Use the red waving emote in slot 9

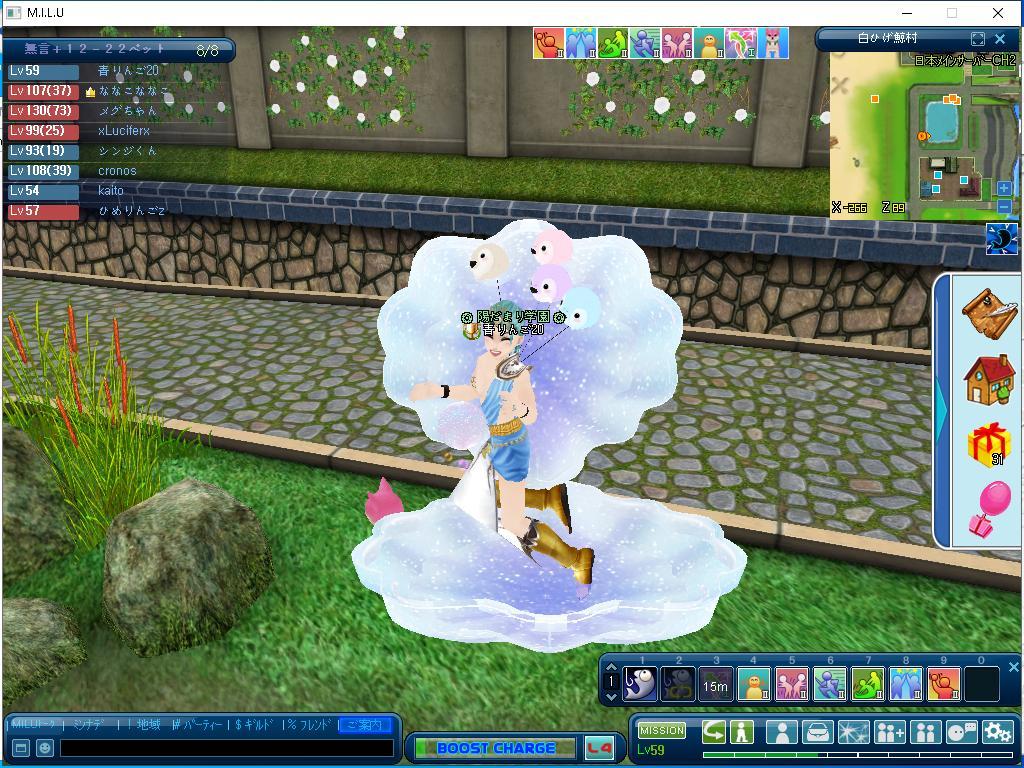pos(944,685)
